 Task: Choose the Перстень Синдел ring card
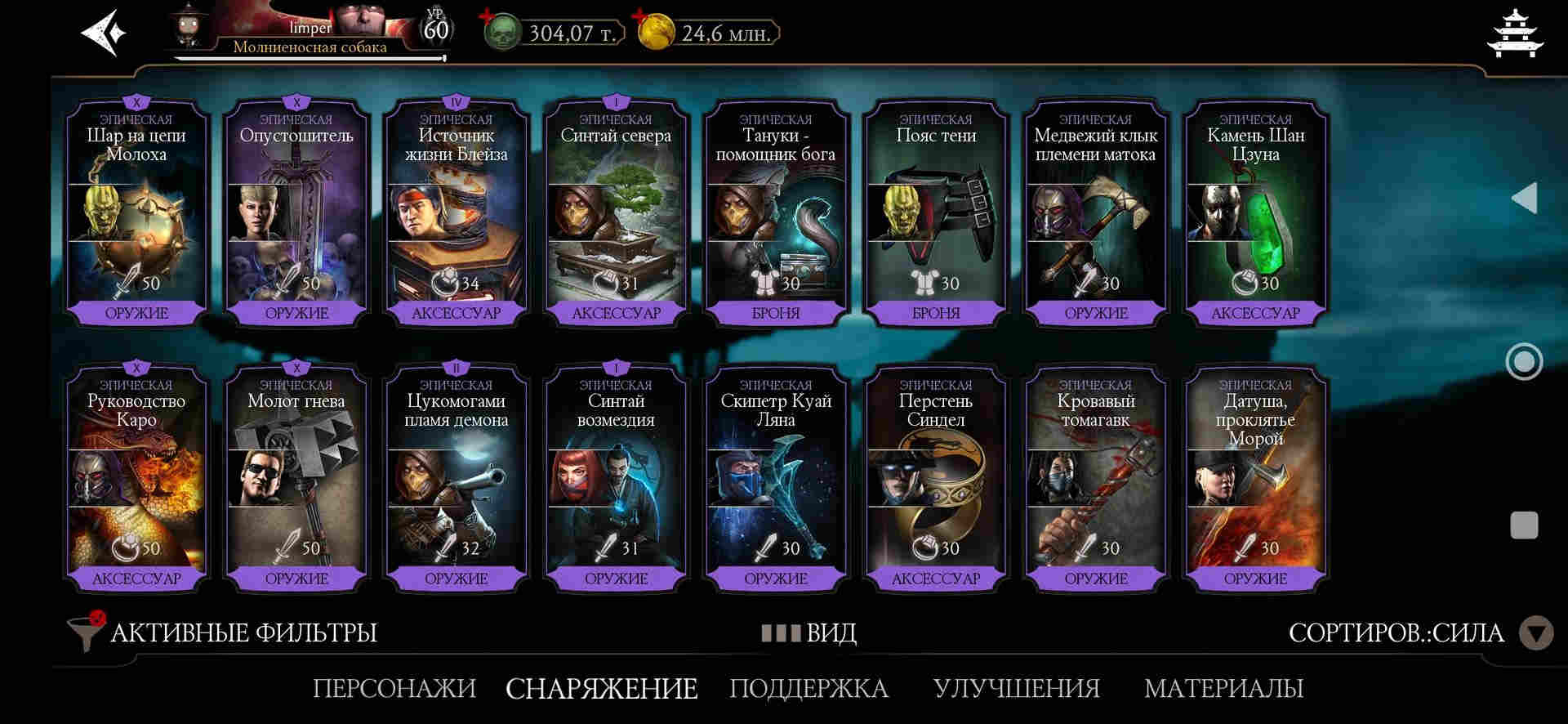coord(936,480)
